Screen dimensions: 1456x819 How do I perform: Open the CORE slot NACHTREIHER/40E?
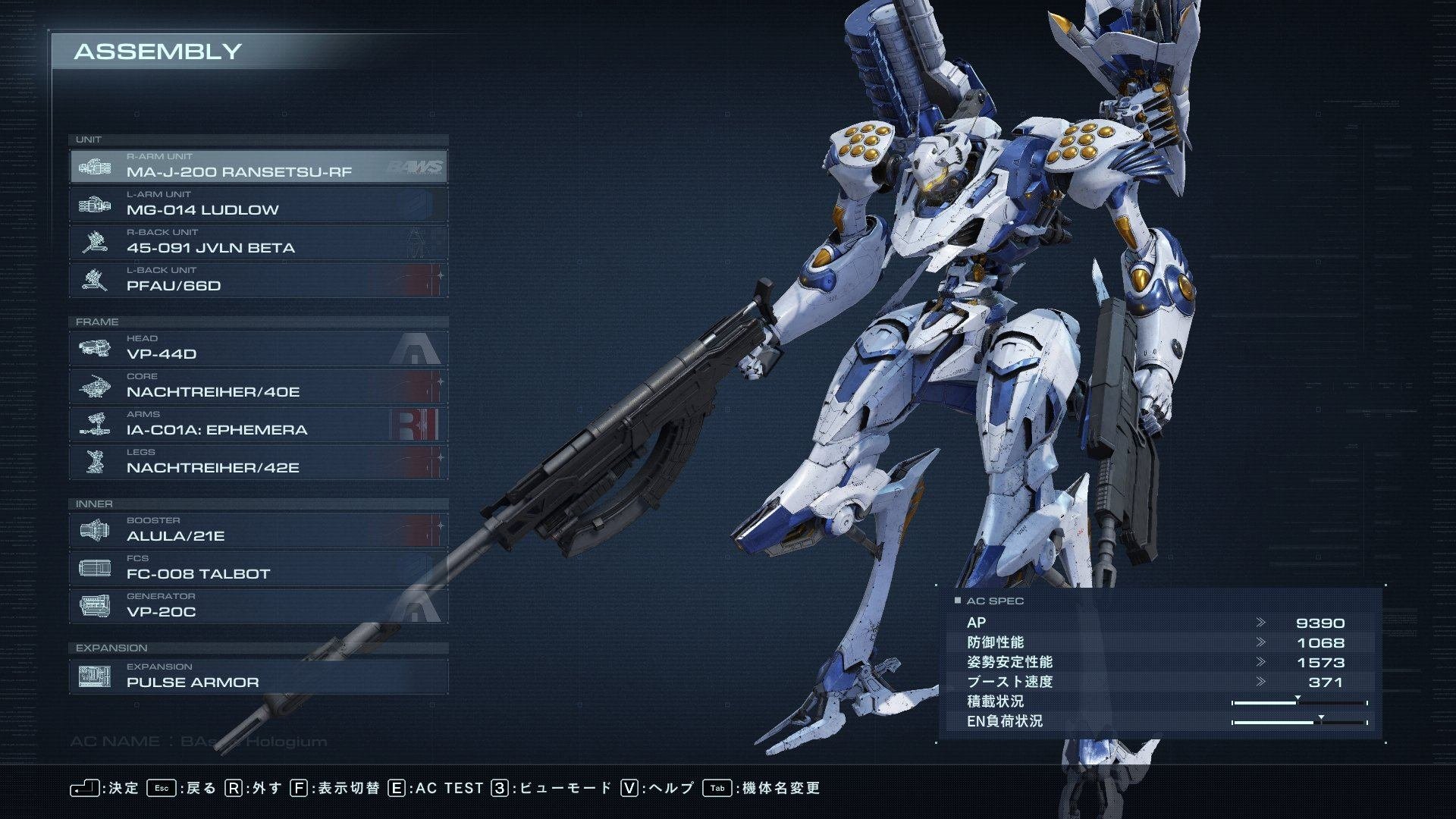tap(258, 386)
